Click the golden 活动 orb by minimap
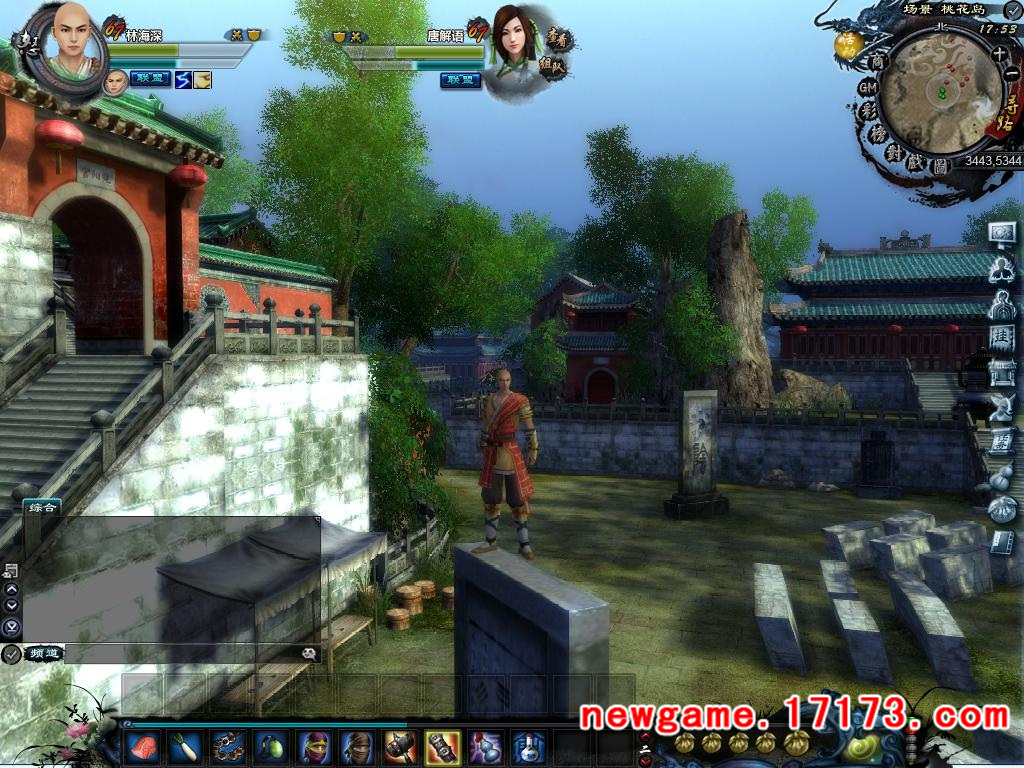Image resolution: width=1024 pixels, height=768 pixels. (x=849, y=44)
